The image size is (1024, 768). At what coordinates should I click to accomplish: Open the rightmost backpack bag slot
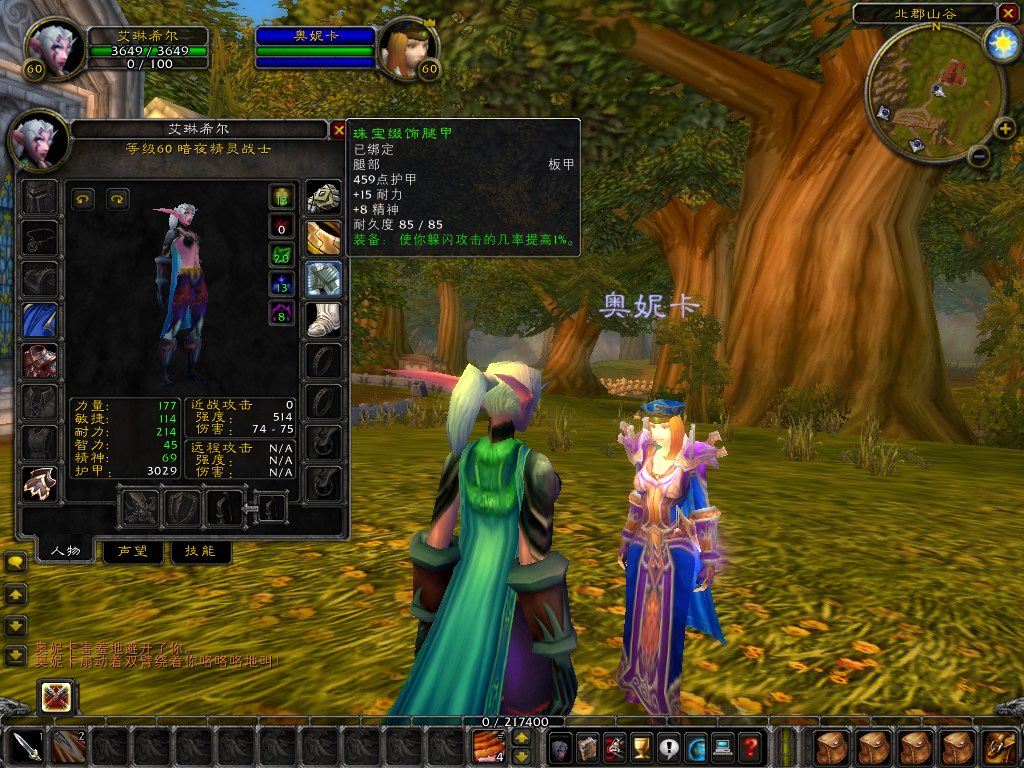point(999,746)
